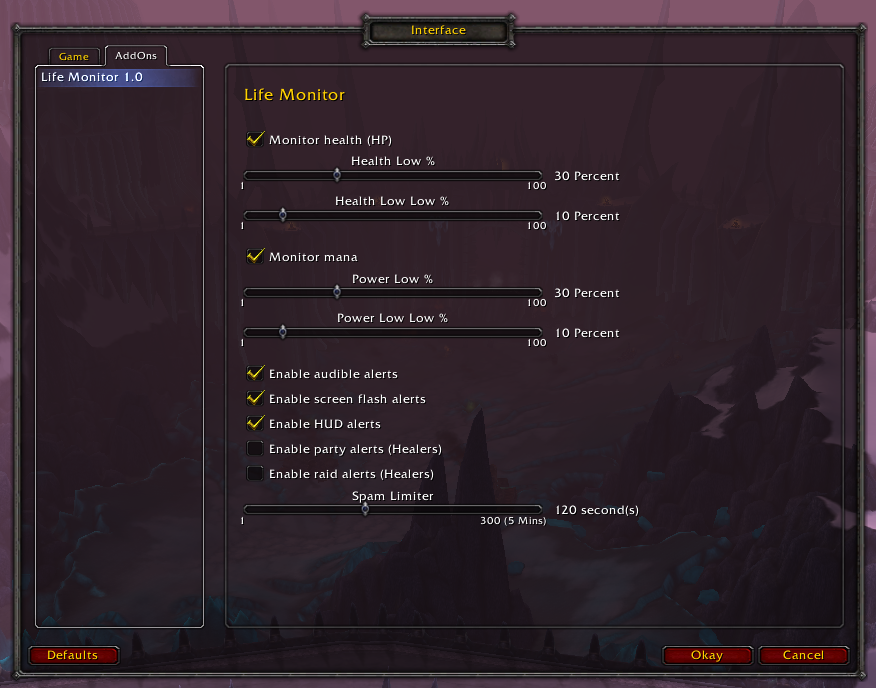Enable party alerts for Healers
Viewport: 876px width, 688px height.
[256, 449]
